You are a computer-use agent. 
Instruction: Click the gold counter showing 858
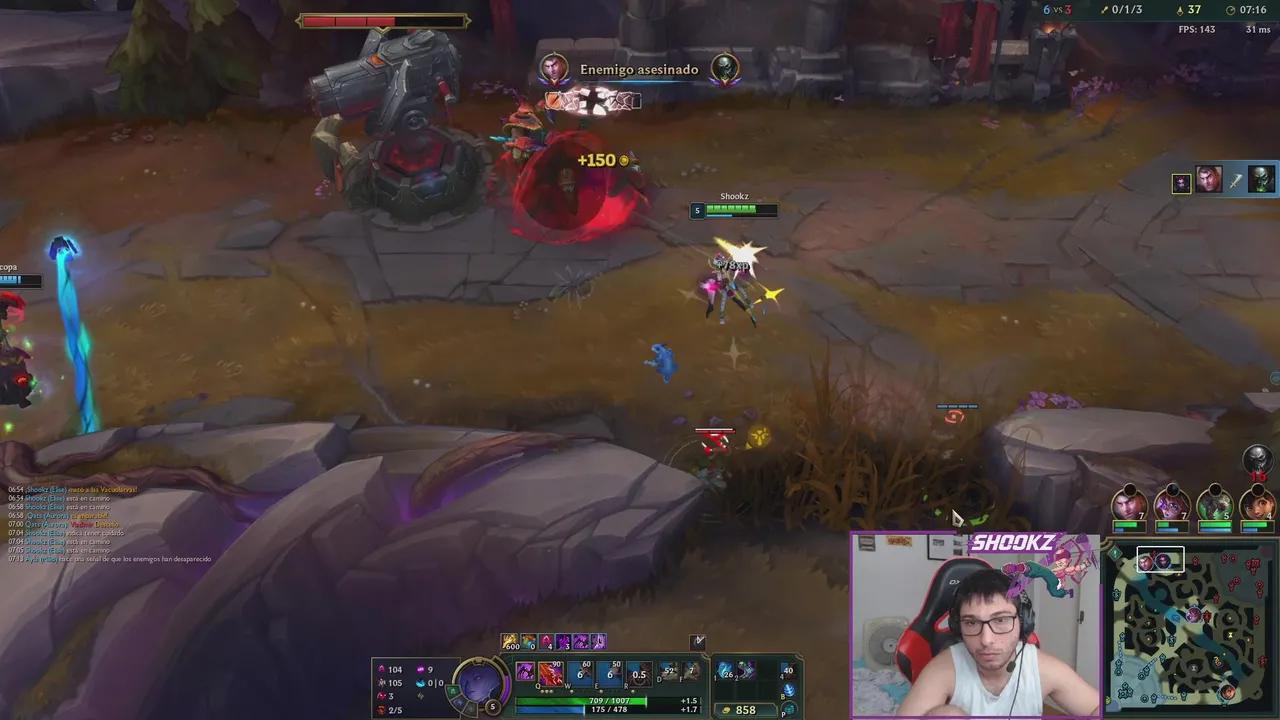(744, 710)
